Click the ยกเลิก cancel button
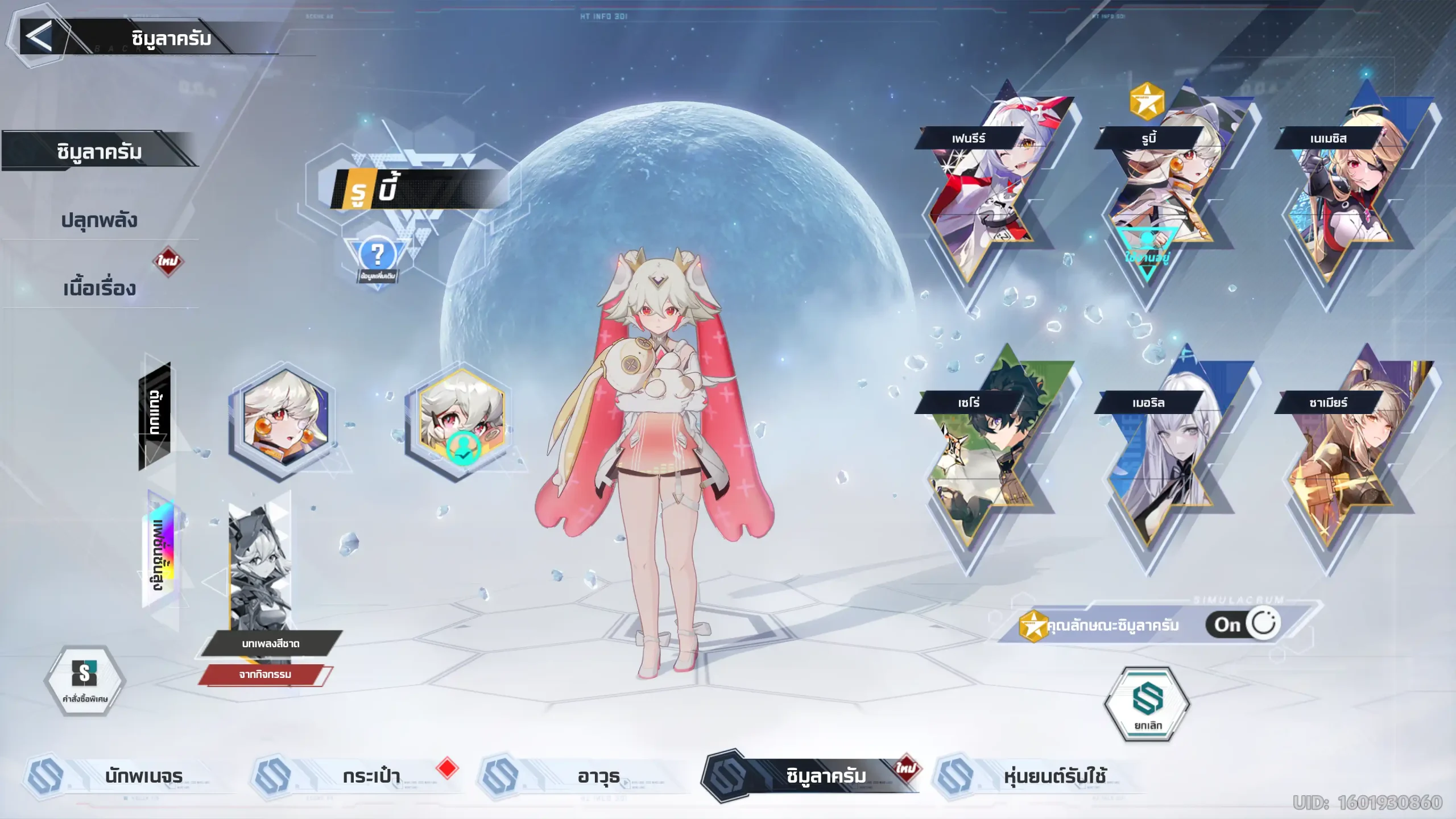The image size is (1456, 819). [1147, 704]
